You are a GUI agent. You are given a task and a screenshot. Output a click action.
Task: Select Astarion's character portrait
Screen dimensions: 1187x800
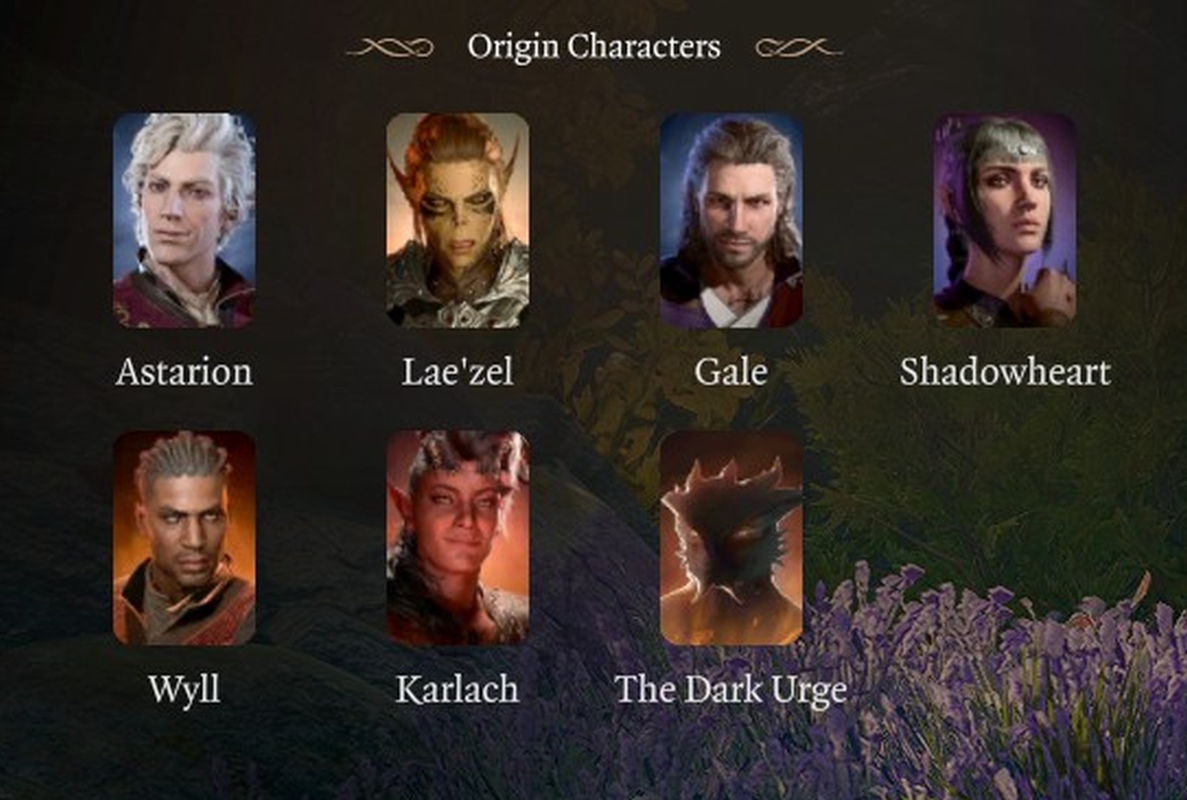coord(184,220)
